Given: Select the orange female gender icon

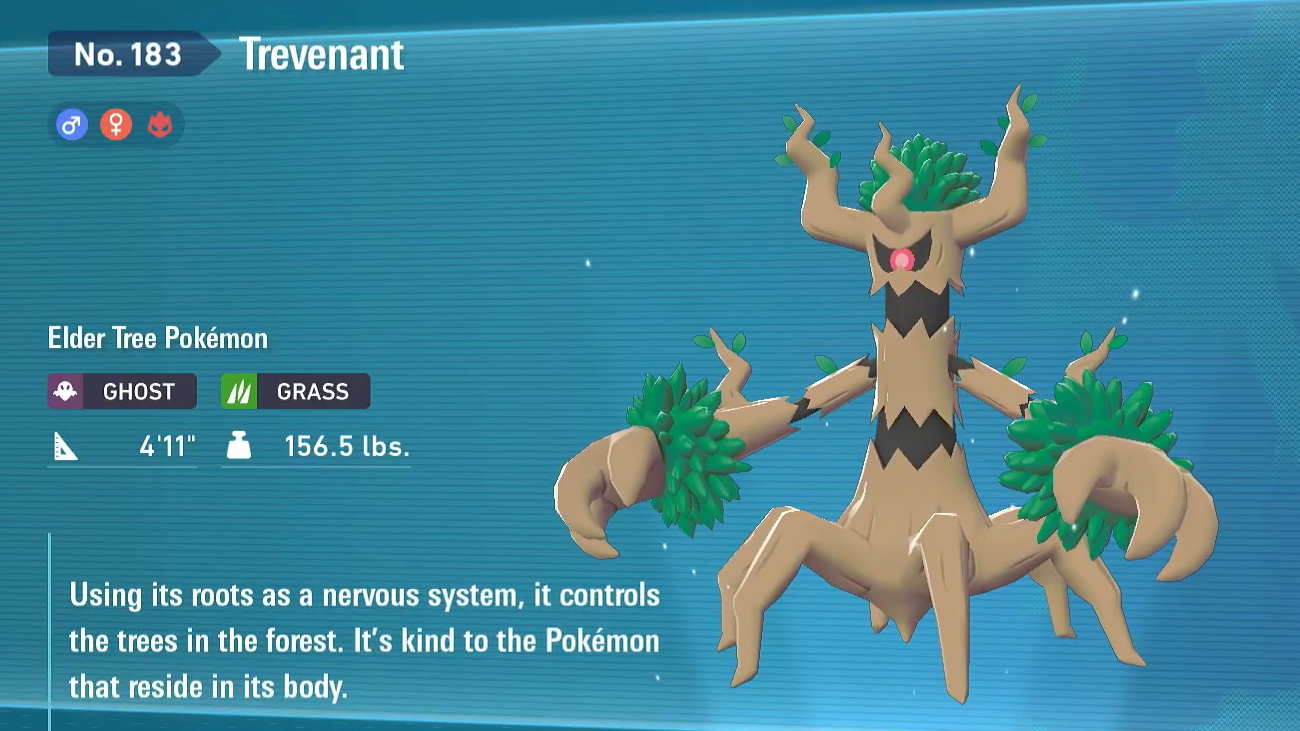Looking at the screenshot, I should (116, 125).
